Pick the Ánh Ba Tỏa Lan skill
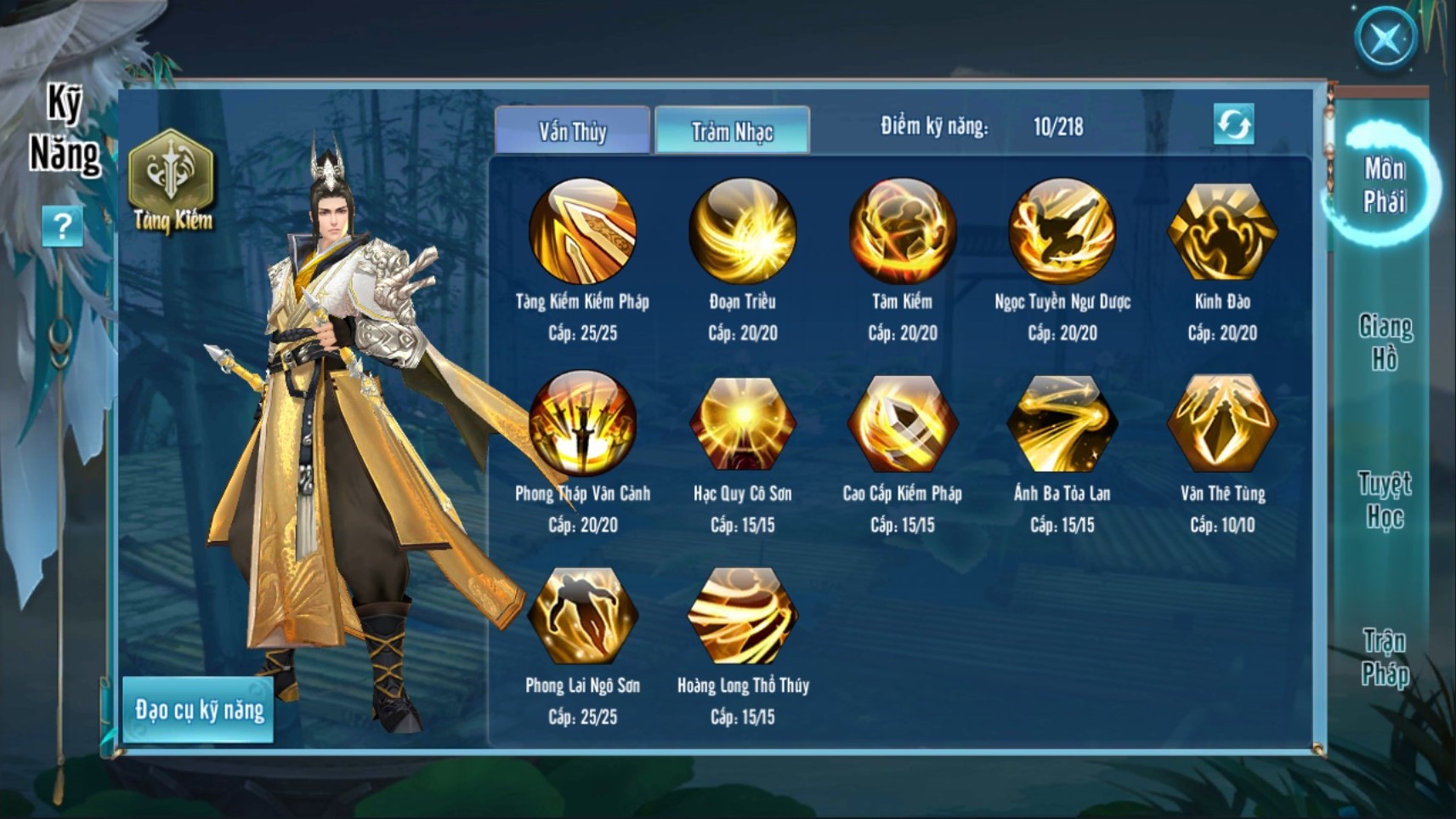Screen dimensions: 1456x819 tap(1062, 423)
